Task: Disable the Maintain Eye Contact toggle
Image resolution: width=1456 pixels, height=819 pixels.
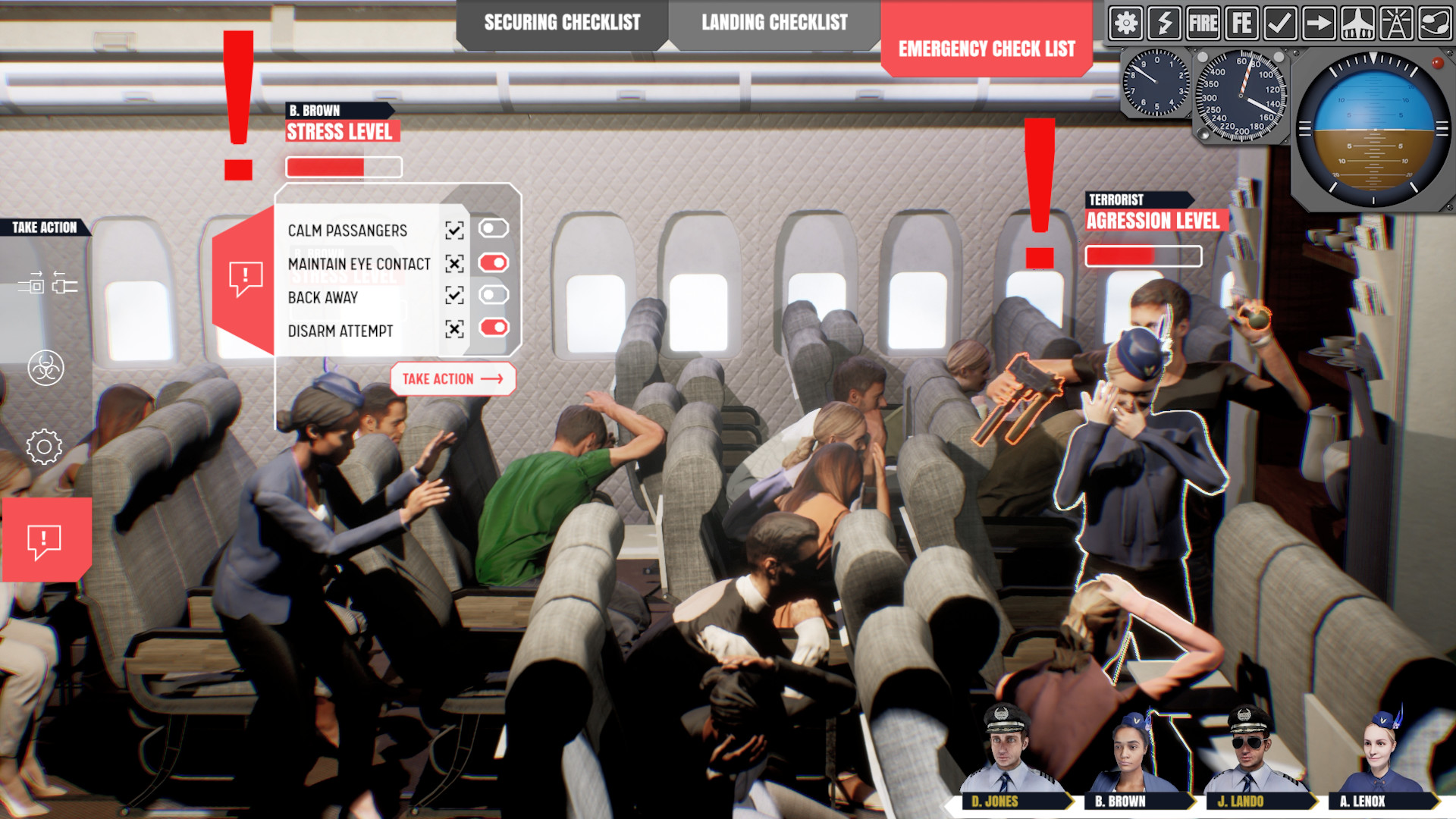Action: coord(492,264)
